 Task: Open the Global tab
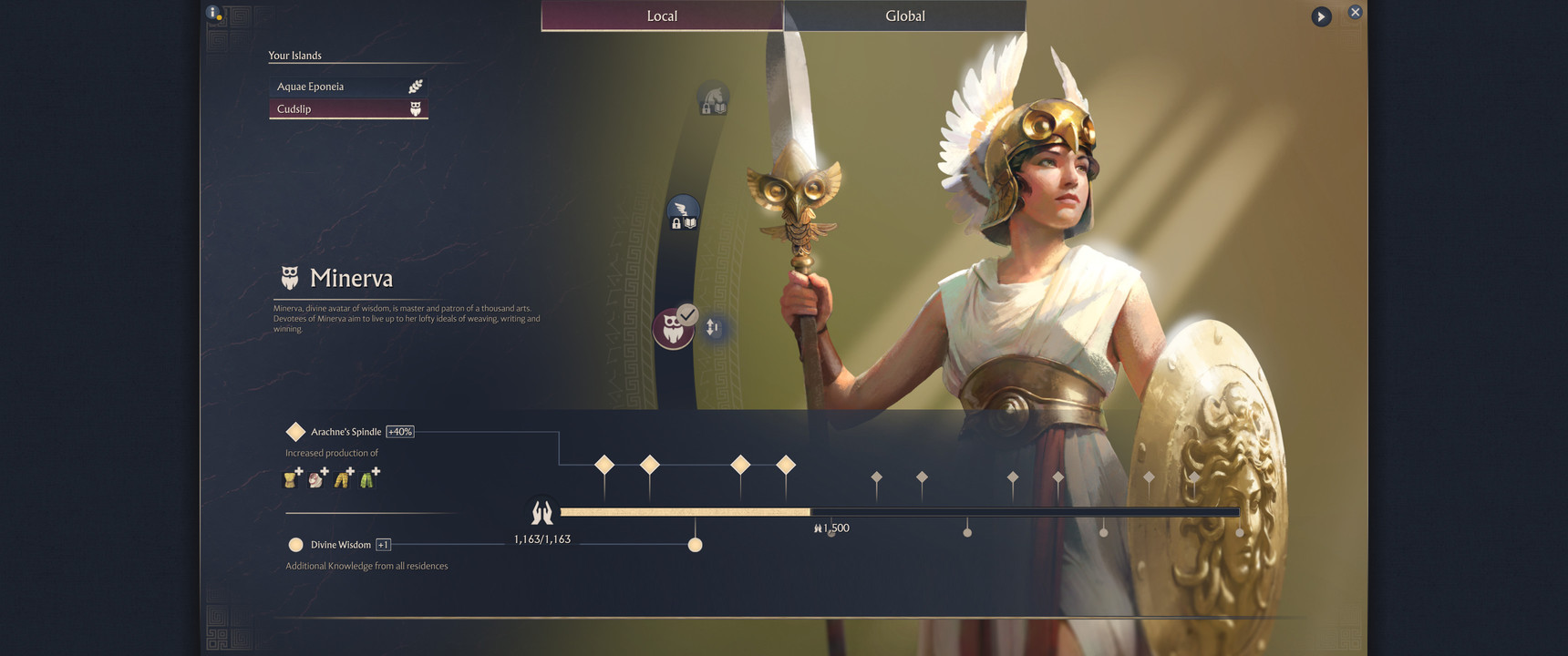coord(904,15)
